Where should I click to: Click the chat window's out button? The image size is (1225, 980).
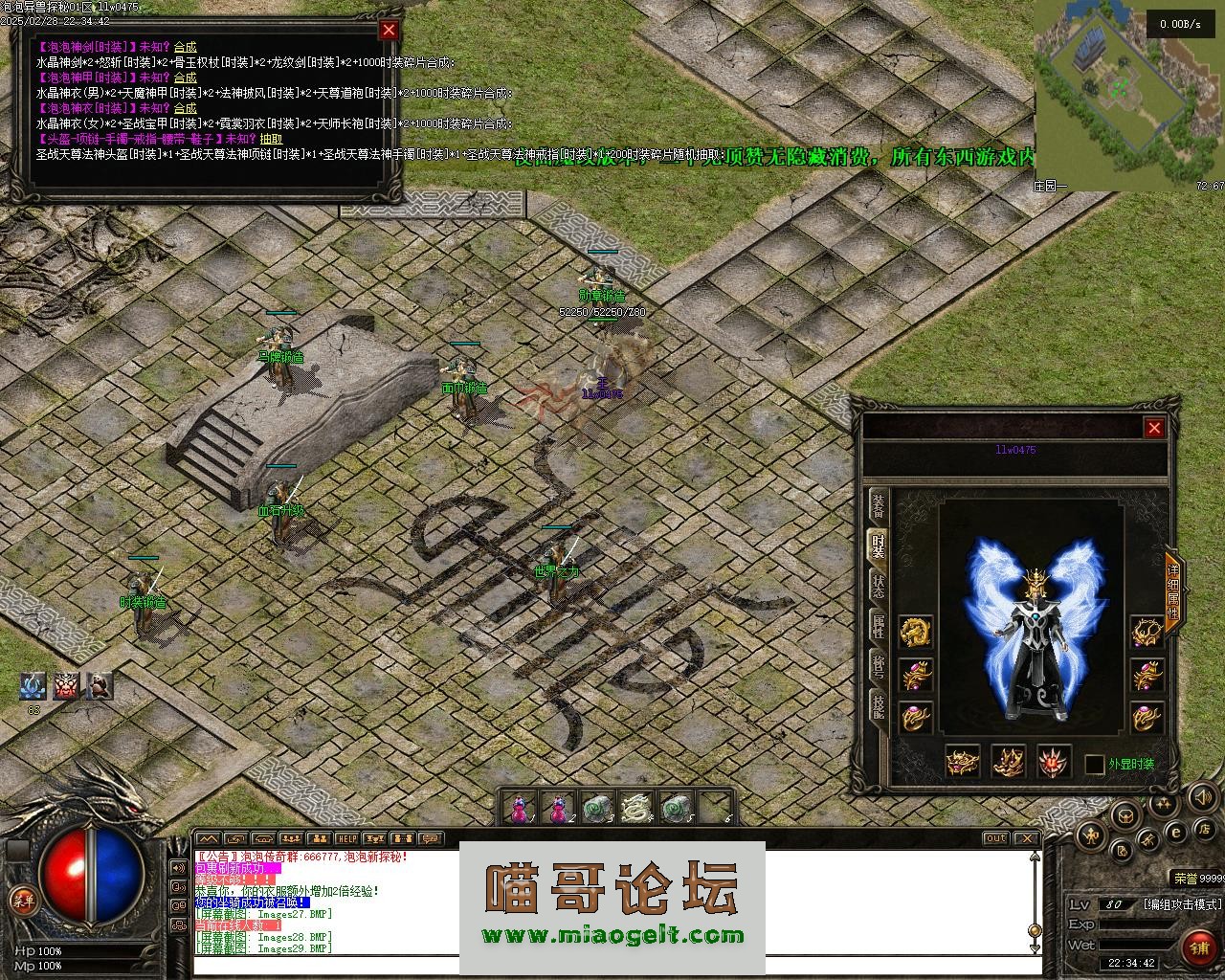pos(995,838)
